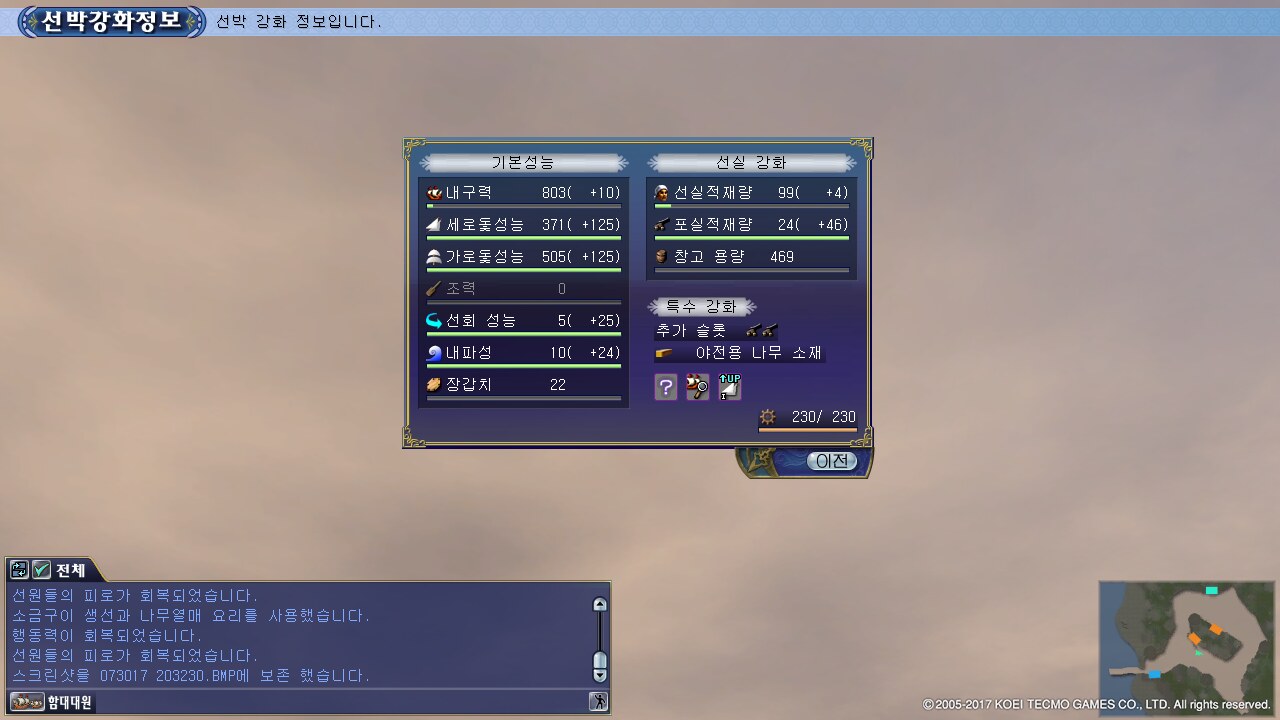This screenshot has width=1280, height=720.
Task: Click the sail UP enhancement icon
Action: 730,387
